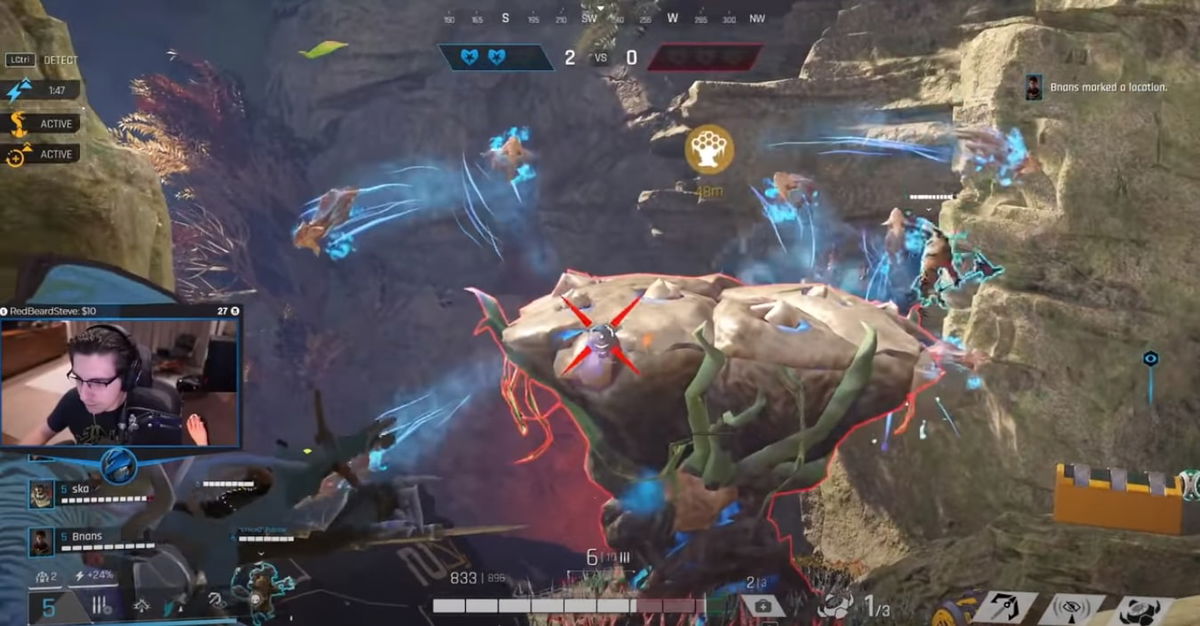Viewport: 1200px width, 626px height.
Task: Click the blue team hearts panel
Action: [x=496, y=57]
